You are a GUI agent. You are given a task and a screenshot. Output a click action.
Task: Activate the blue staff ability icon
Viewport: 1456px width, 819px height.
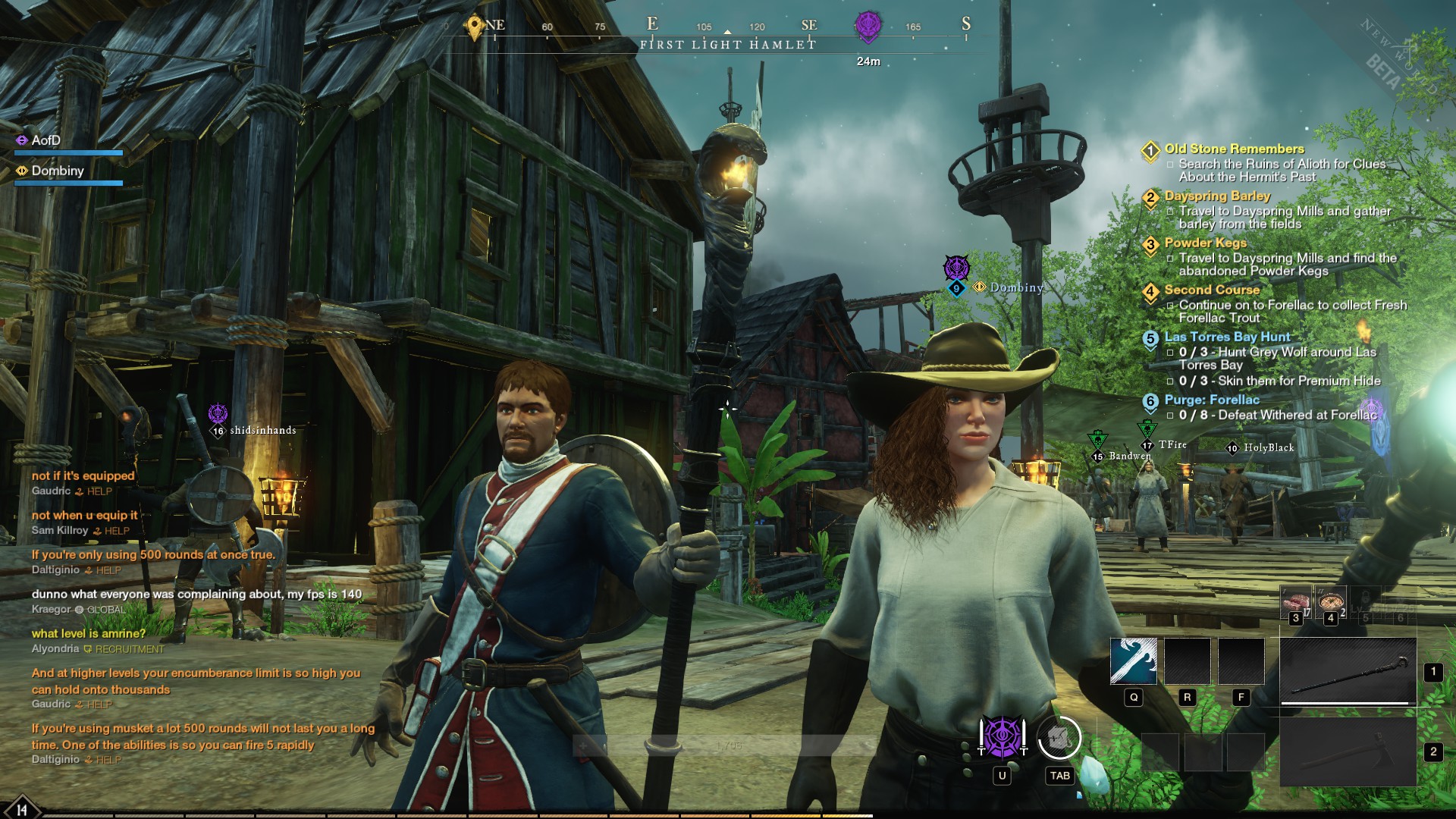pyautogui.click(x=1133, y=661)
